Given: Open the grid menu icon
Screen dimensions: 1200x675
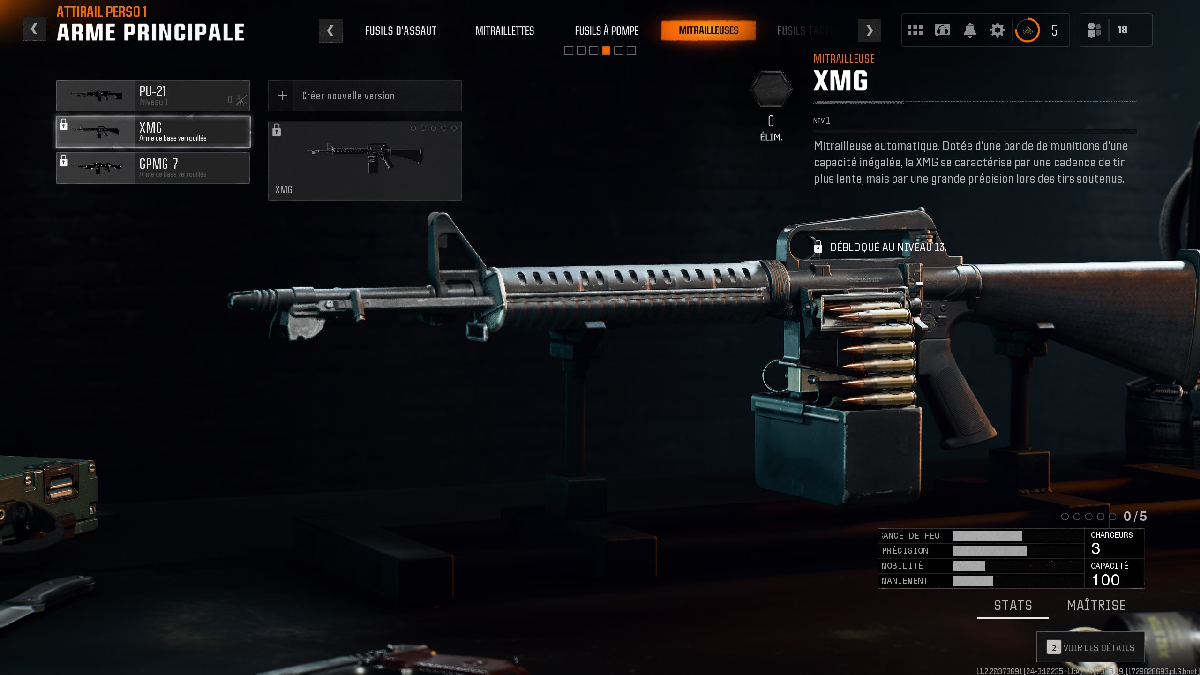Looking at the screenshot, I should point(915,30).
